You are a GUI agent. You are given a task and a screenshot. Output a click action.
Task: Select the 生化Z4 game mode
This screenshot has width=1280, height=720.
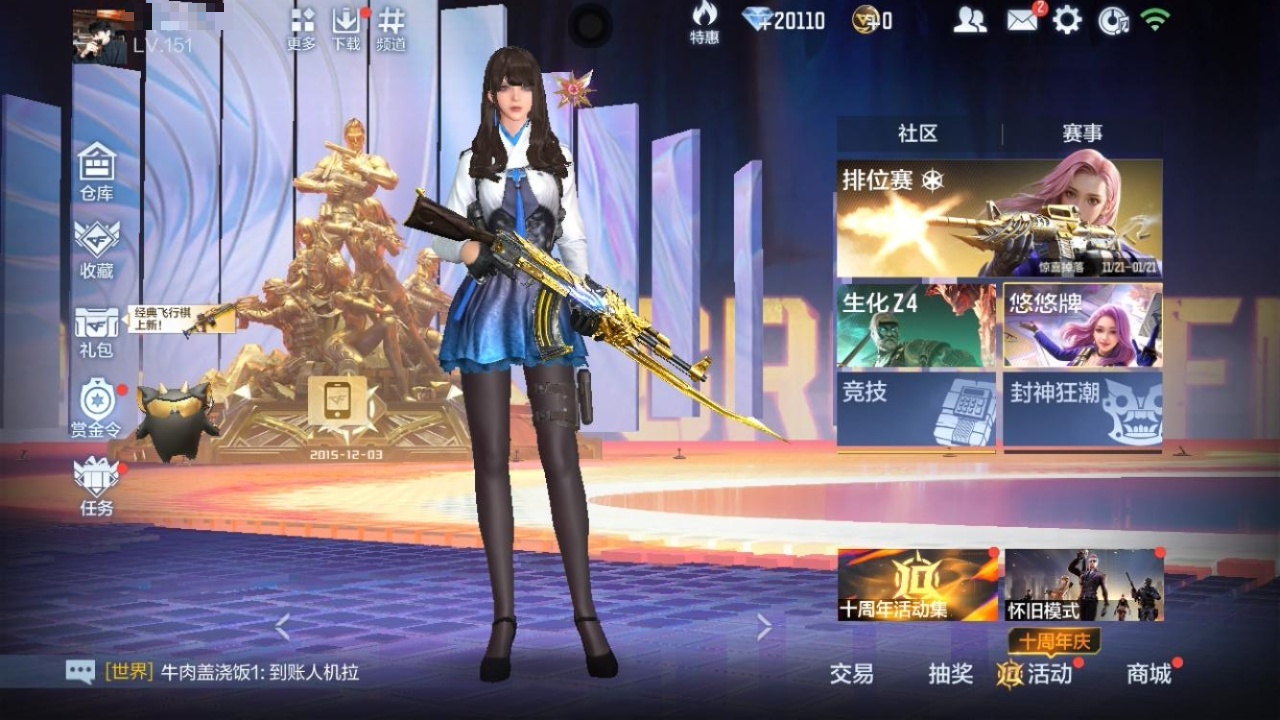click(x=916, y=325)
